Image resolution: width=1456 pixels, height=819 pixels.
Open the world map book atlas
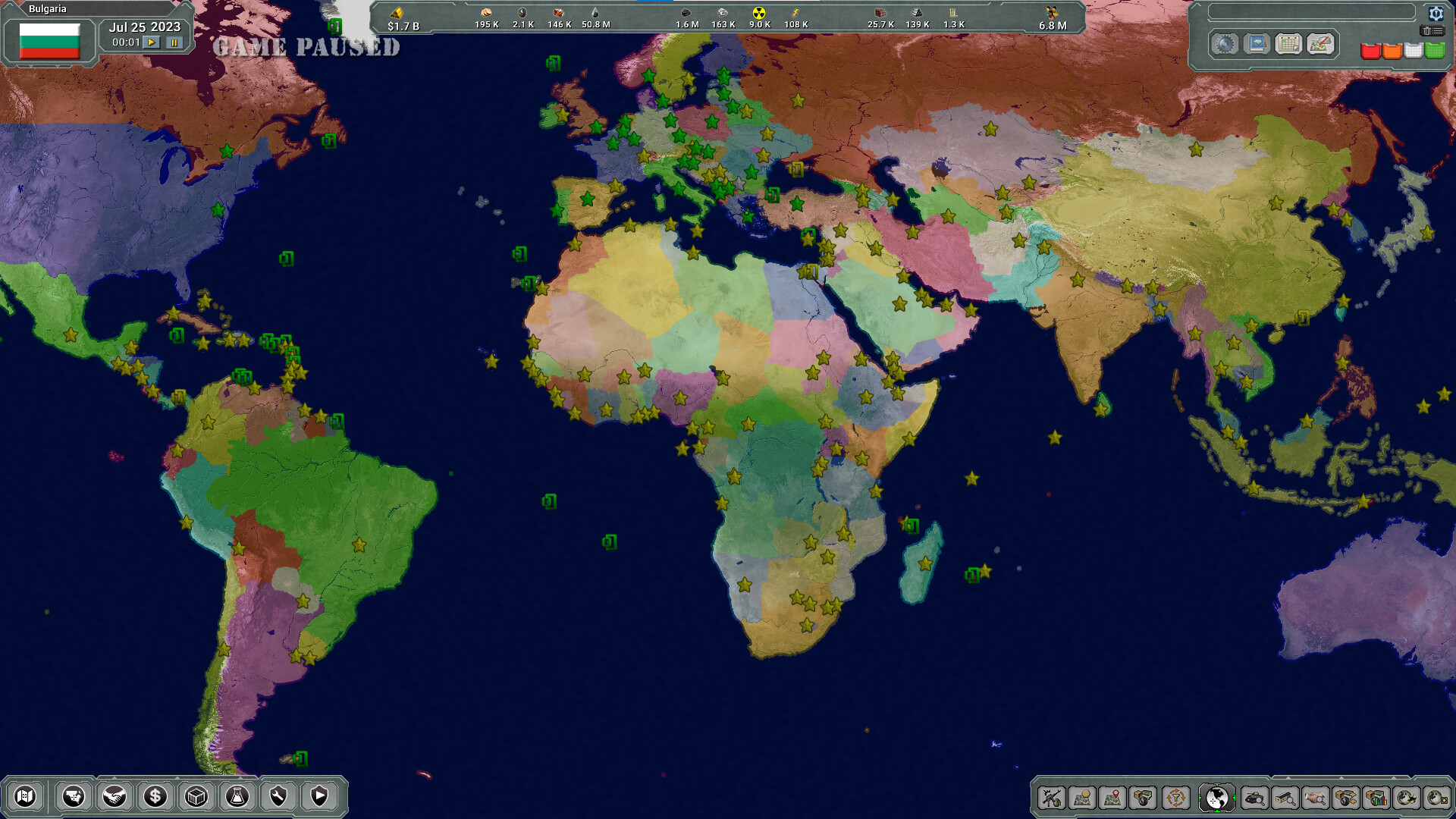click(x=1257, y=44)
